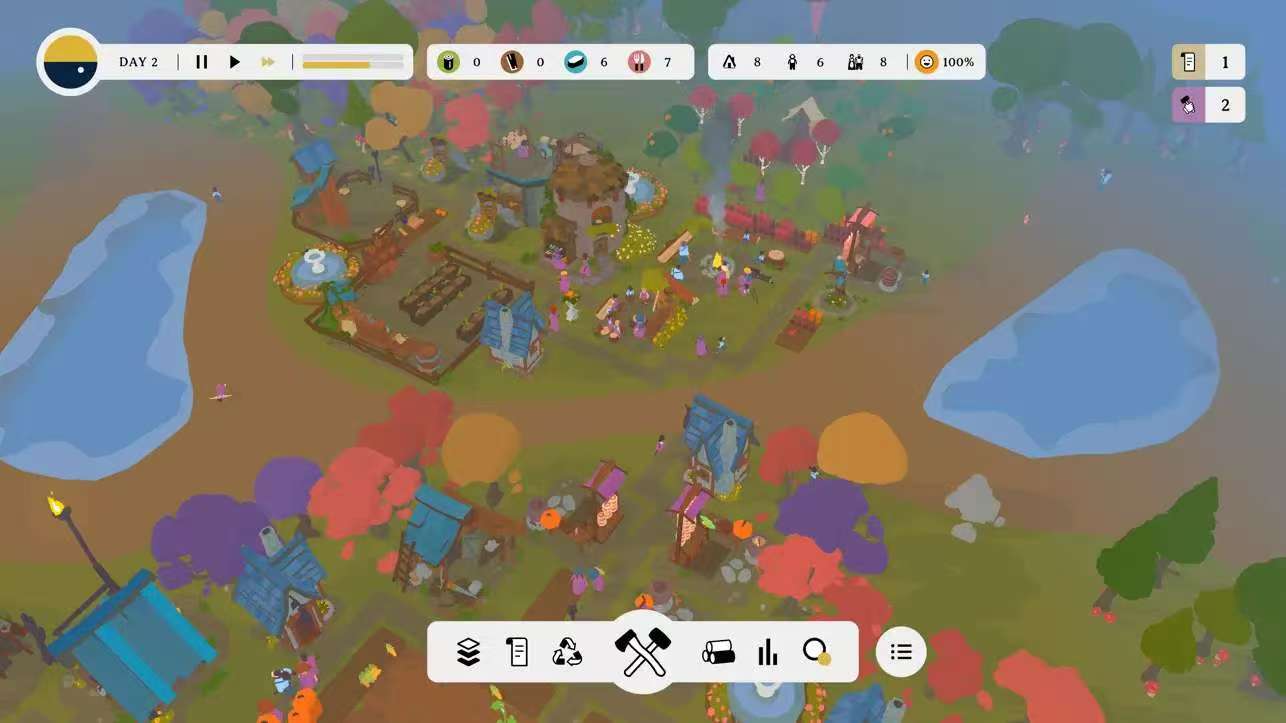Image resolution: width=1286 pixels, height=723 pixels.
Task: Activate the fast-forward speed button
Action: 268,62
